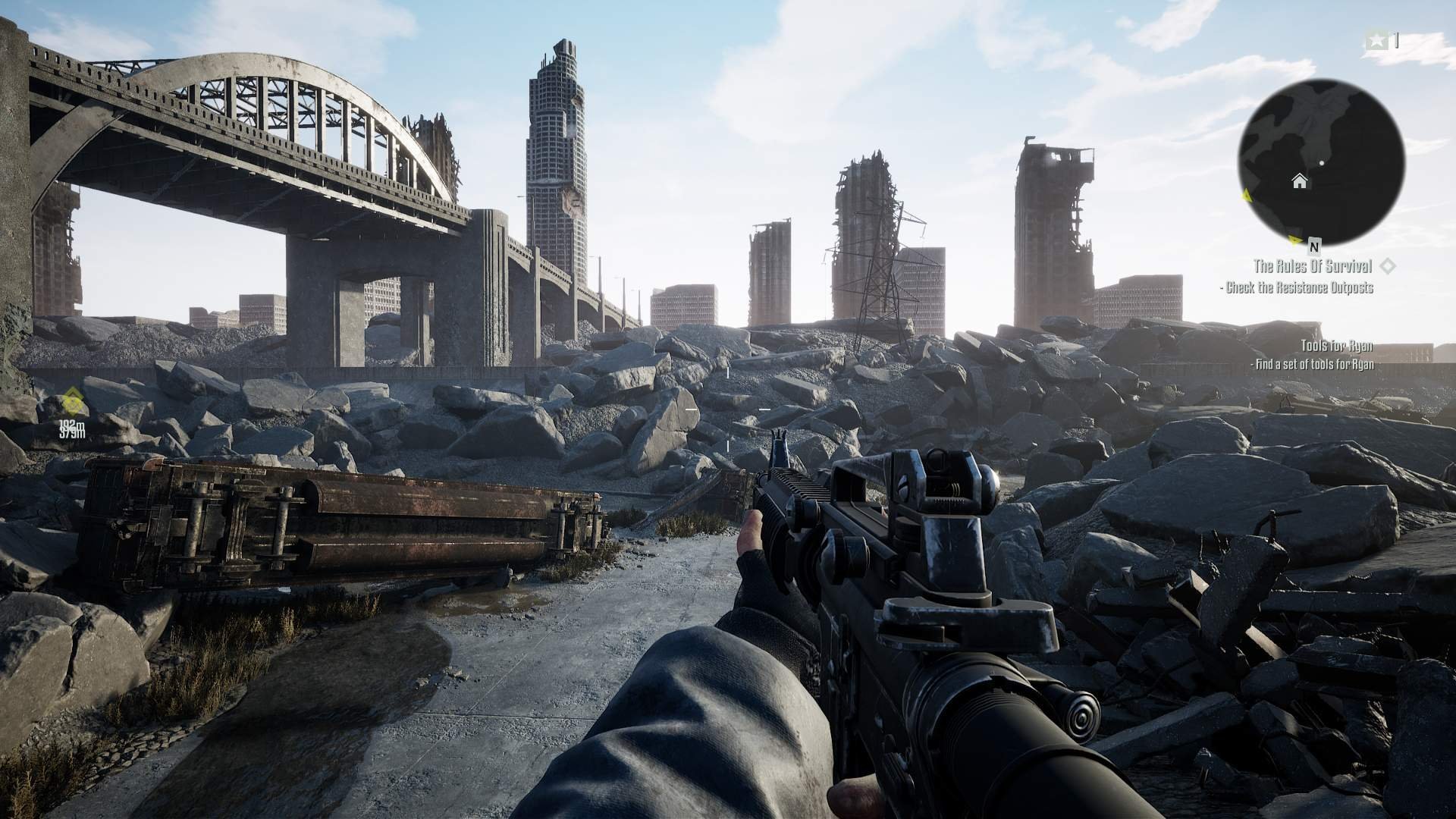The image size is (1456, 819).
Task: Click the yellow enemy arrow on minimap edge
Action: pyautogui.click(x=1245, y=196)
